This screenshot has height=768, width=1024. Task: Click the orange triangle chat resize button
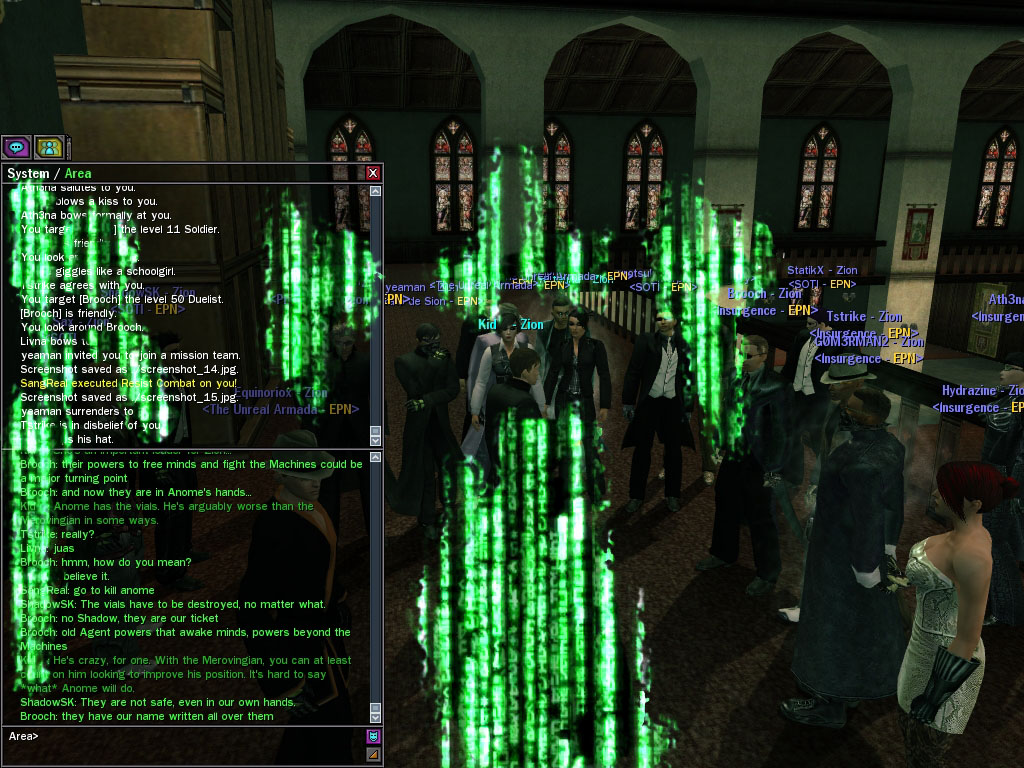(373, 753)
